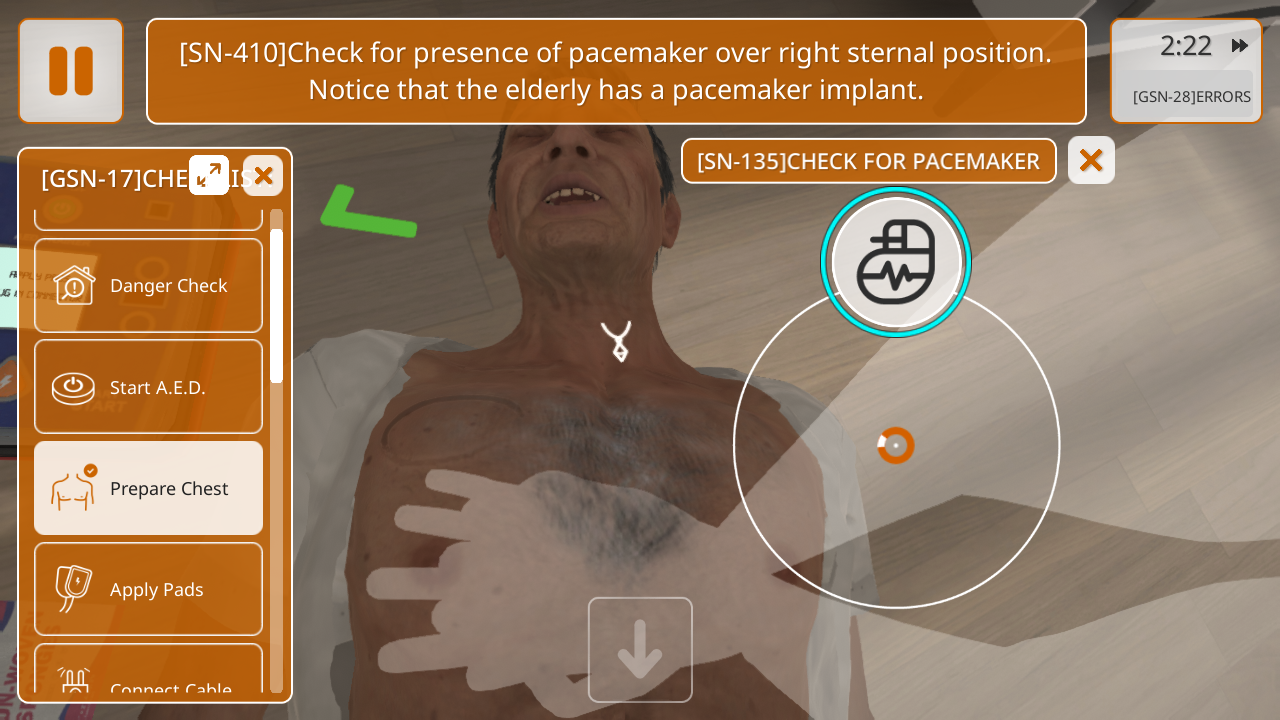1280x720 pixels.
Task: Close the Check for Pacemaker prompt
Action: (1091, 160)
